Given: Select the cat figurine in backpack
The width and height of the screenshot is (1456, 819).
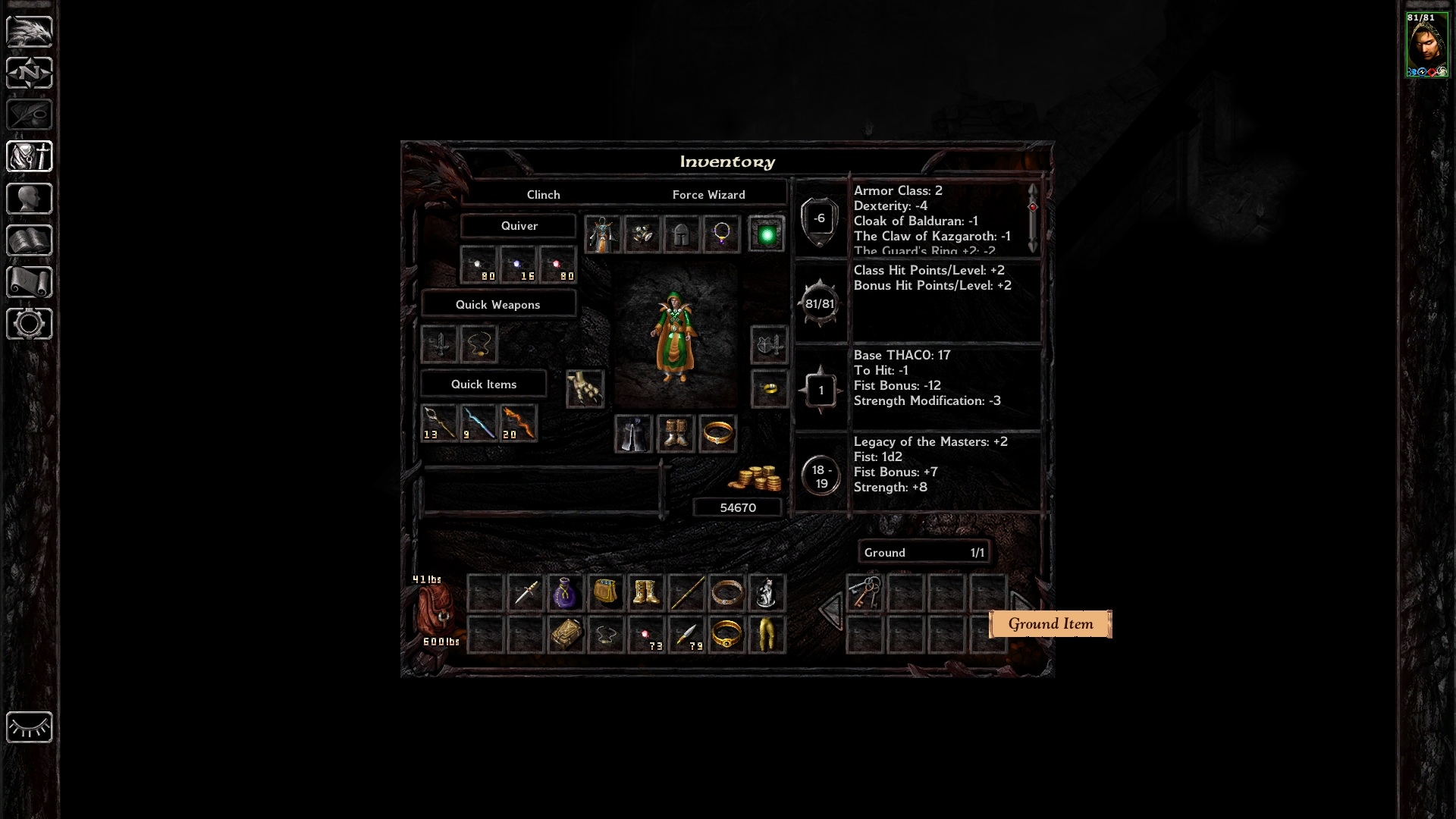Looking at the screenshot, I should tap(767, 593).
